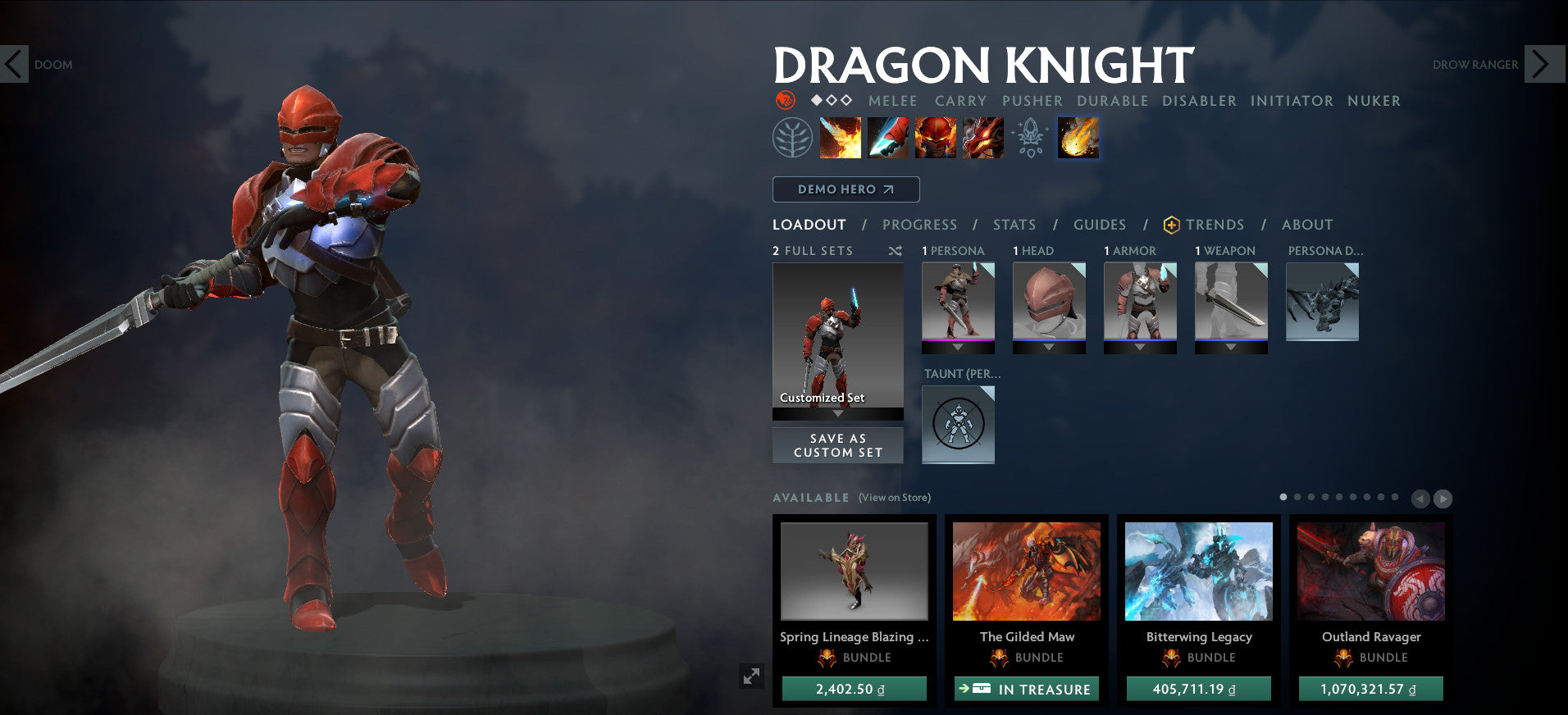Expand the 1 WEAPON slot chevron

1229,347
